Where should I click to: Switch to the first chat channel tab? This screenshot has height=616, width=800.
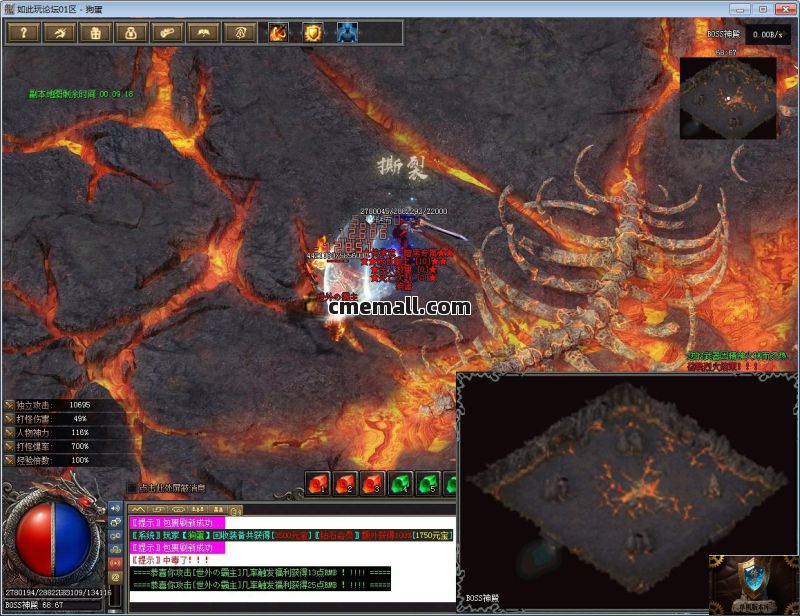139,509
